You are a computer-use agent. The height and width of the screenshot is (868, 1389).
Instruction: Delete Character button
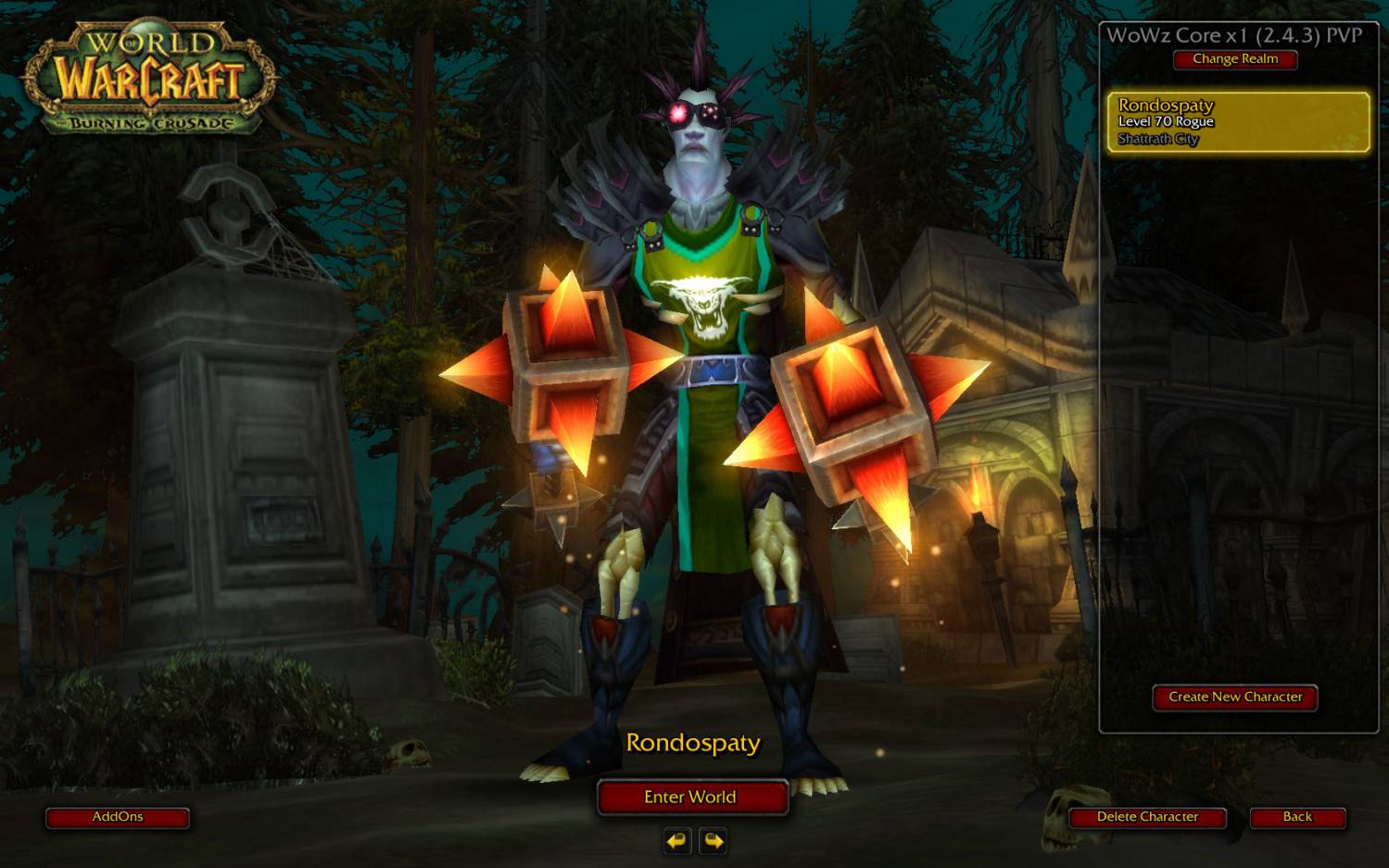point(1147,817)
